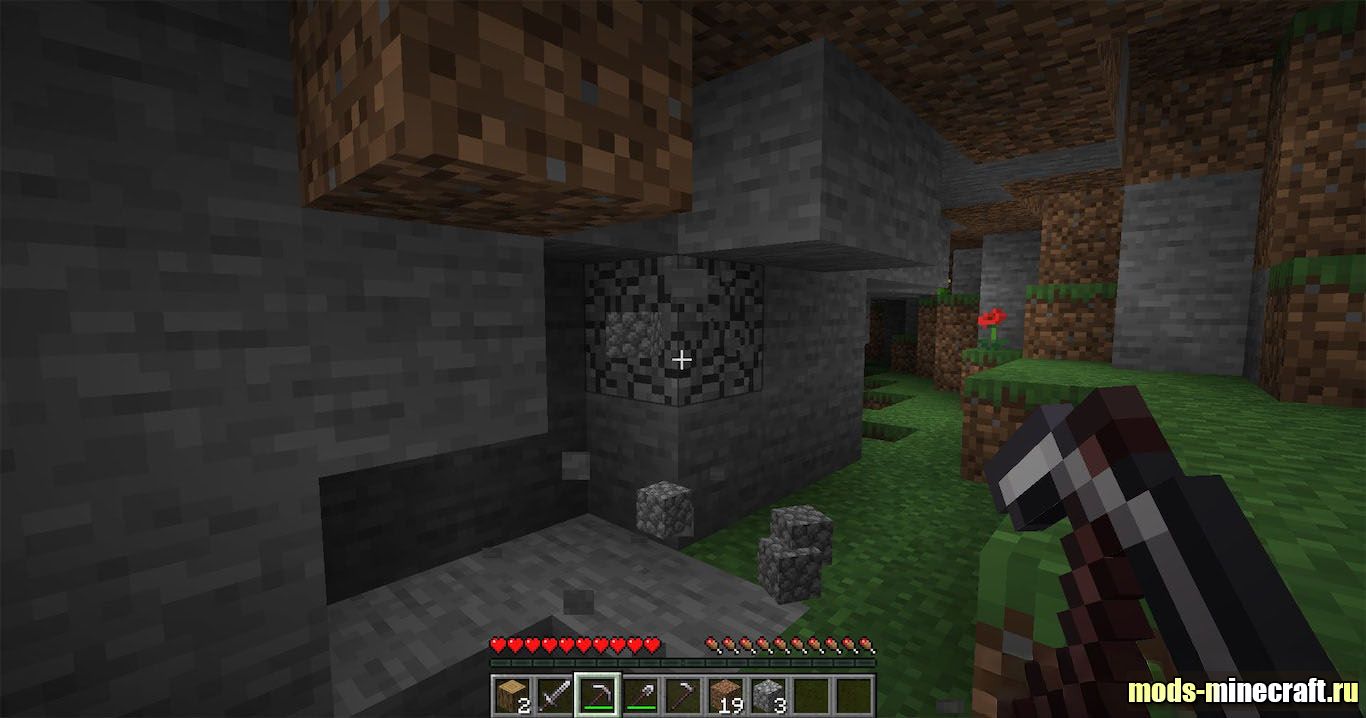Pick the hoe hotbar slot
The width and height of the screenshot is (1366, 718).
(683, 694)
